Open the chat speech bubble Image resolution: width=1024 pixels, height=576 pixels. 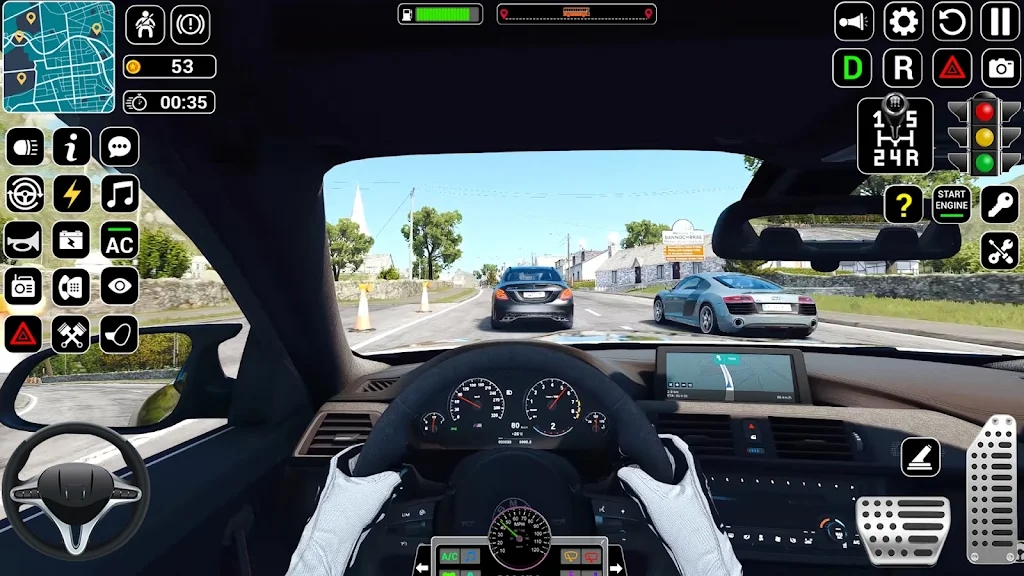pos(120,147)
